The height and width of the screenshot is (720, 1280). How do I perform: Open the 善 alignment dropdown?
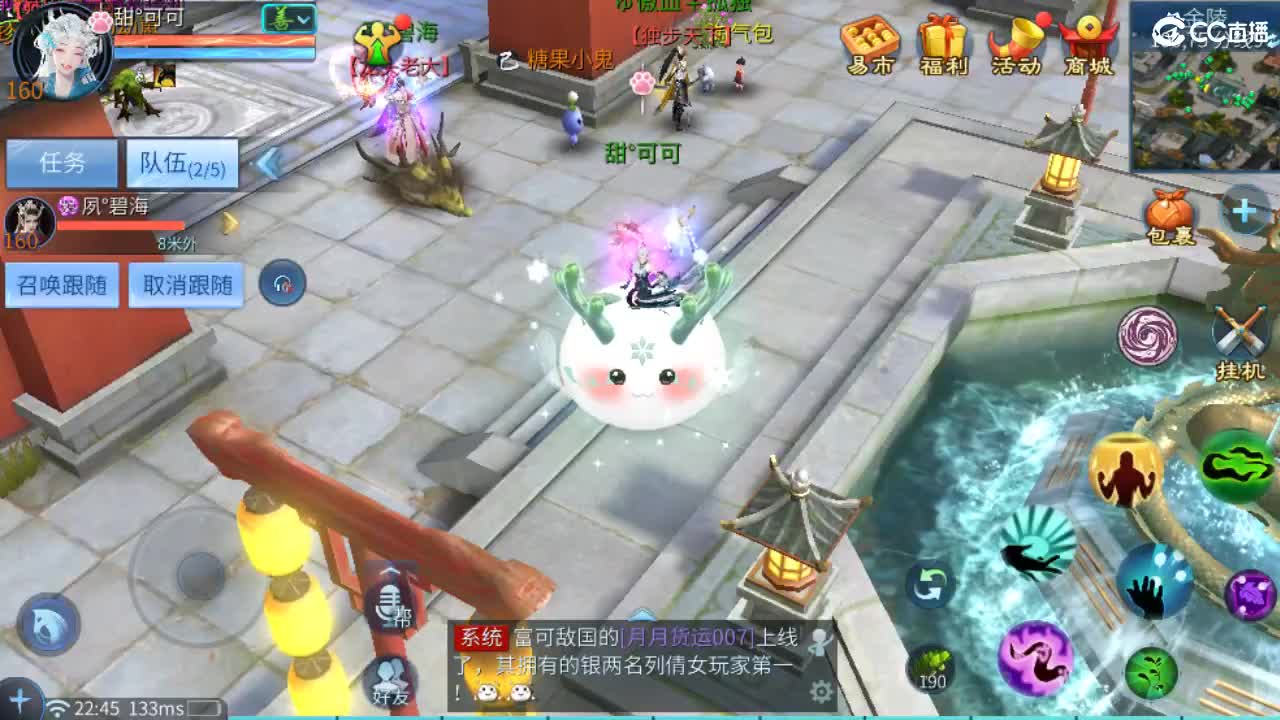[x=288, y=17]
